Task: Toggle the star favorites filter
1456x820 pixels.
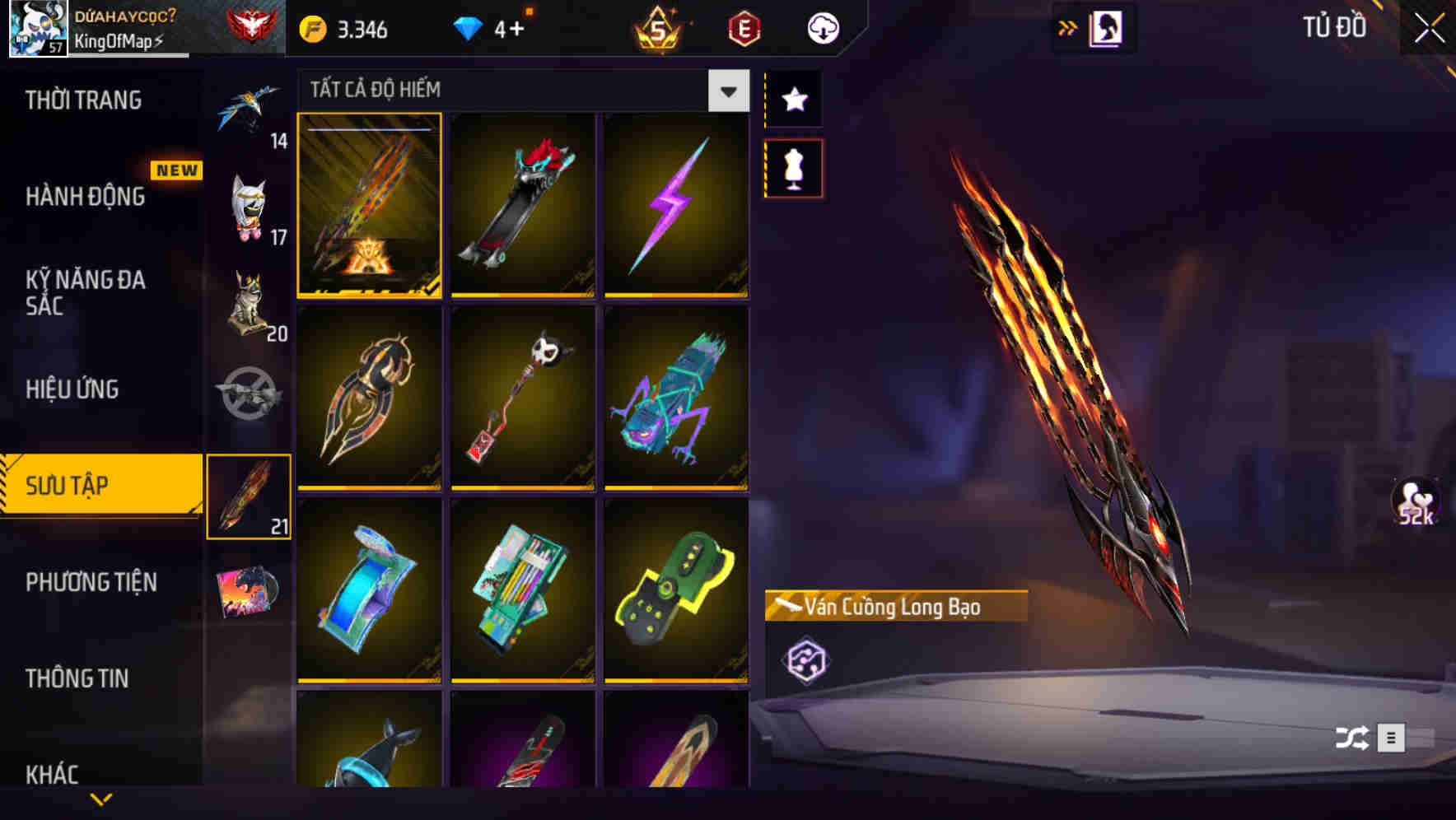Action: pyautogui.click(x=793, y=99)
